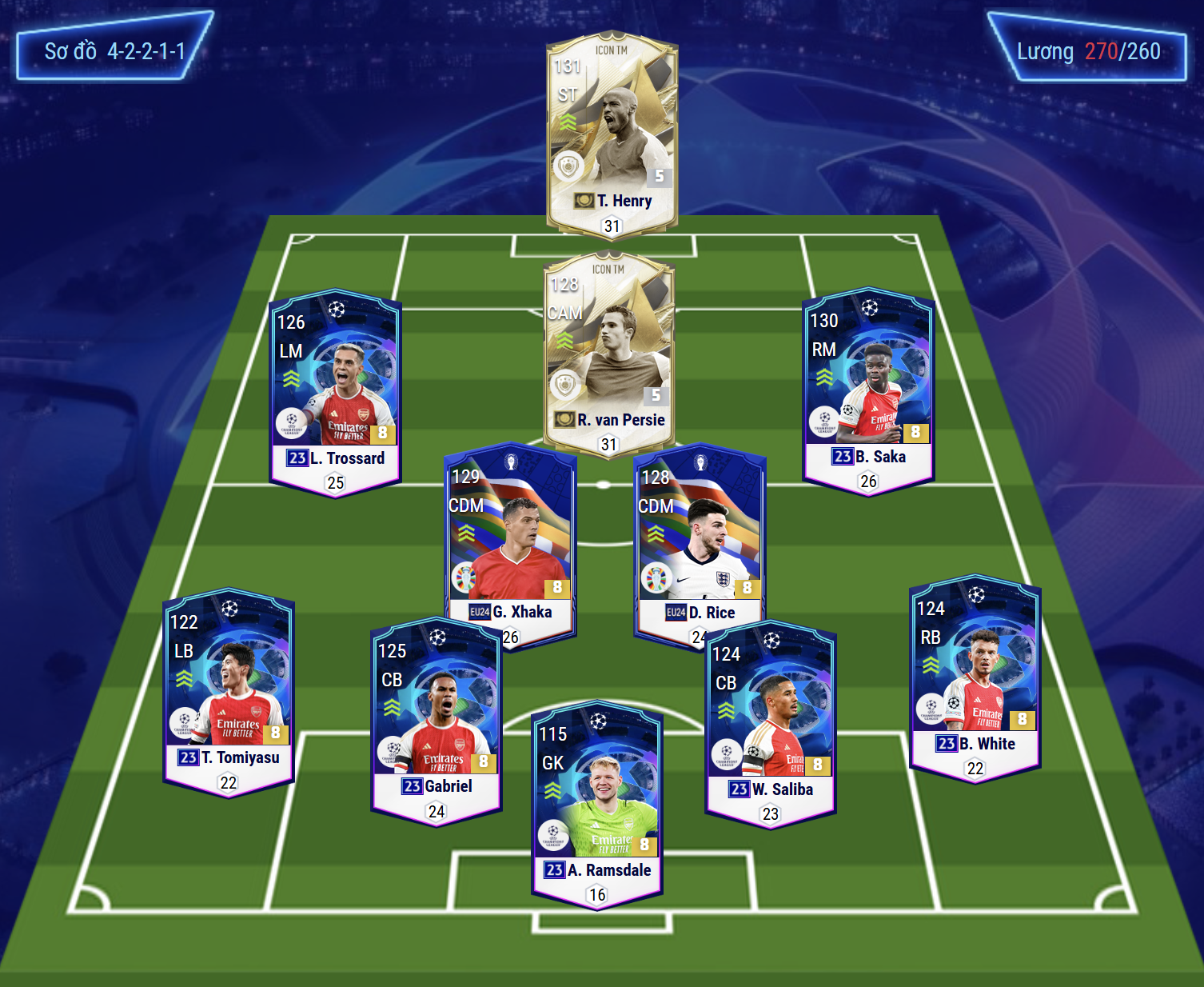
Task: Select the W. Saliba centre-back card
Action: click(x=771, y=722)
